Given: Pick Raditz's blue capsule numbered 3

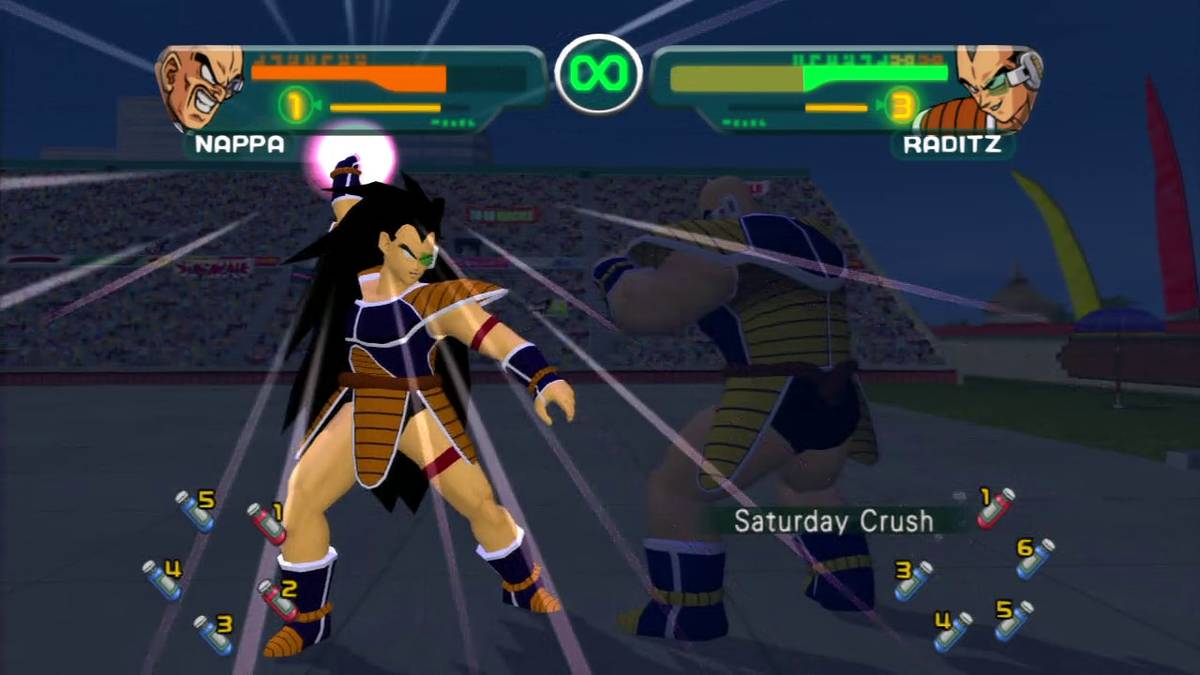Looking at the screenshot, I should click(x=913, y=580).
